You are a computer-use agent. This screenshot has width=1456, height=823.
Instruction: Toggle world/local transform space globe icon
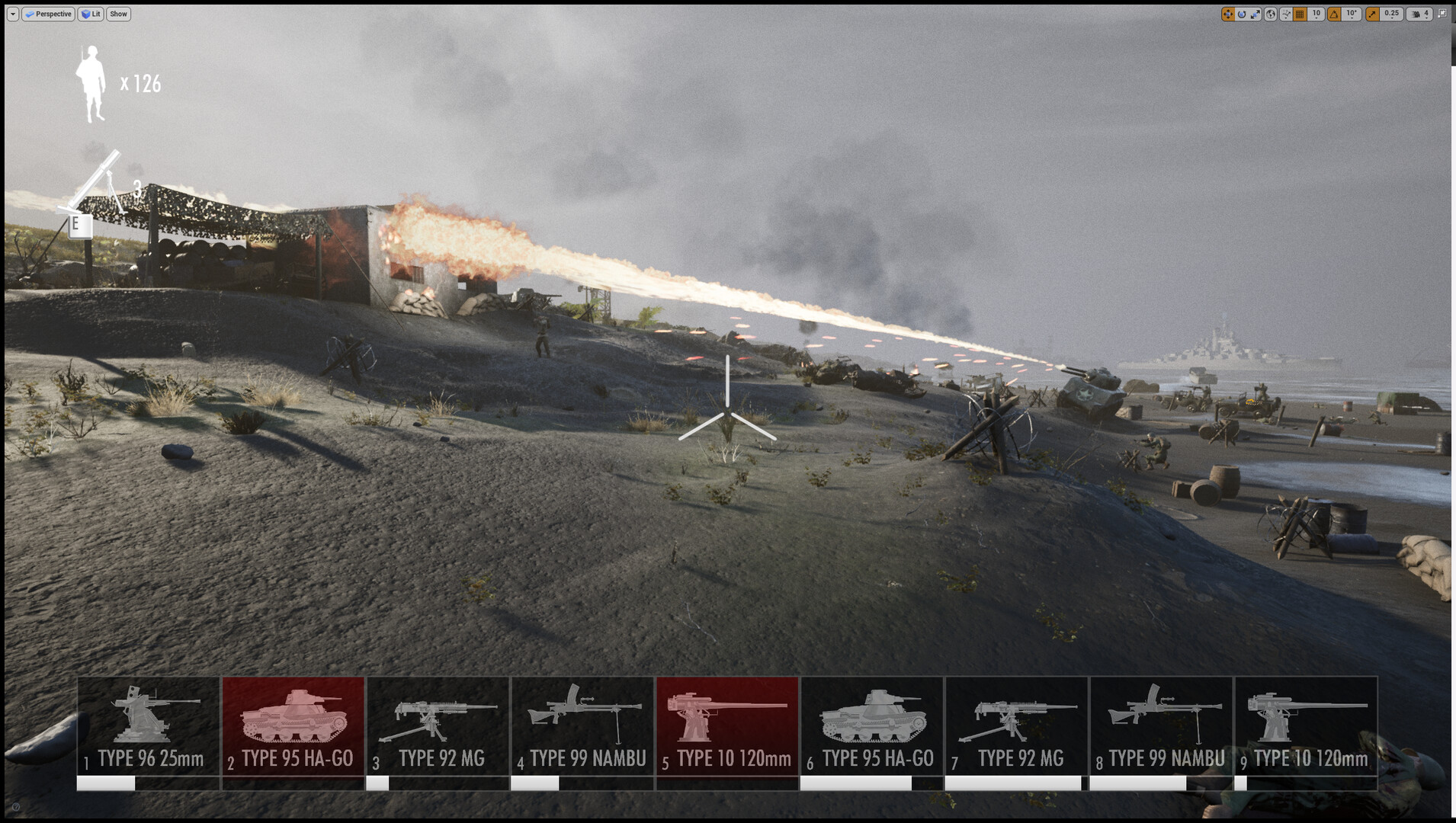(1270, 14)
